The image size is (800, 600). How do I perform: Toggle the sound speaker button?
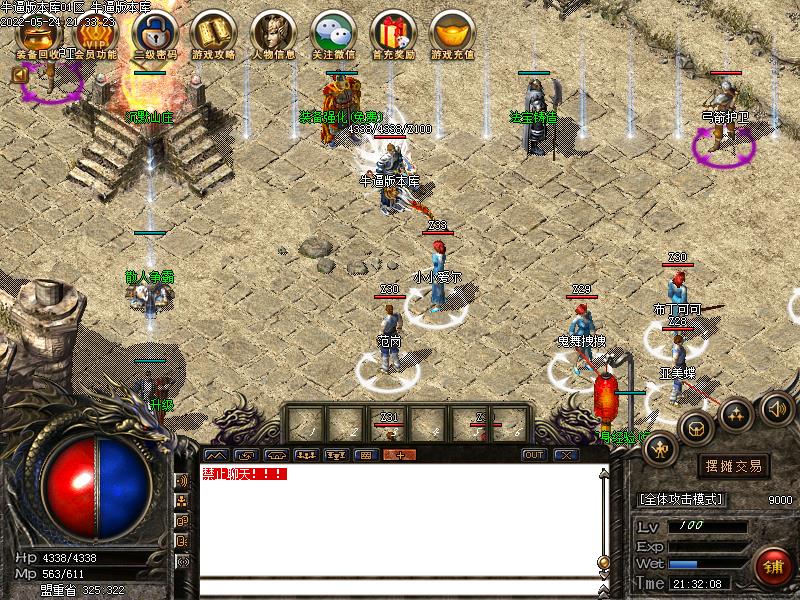[777, 408]
